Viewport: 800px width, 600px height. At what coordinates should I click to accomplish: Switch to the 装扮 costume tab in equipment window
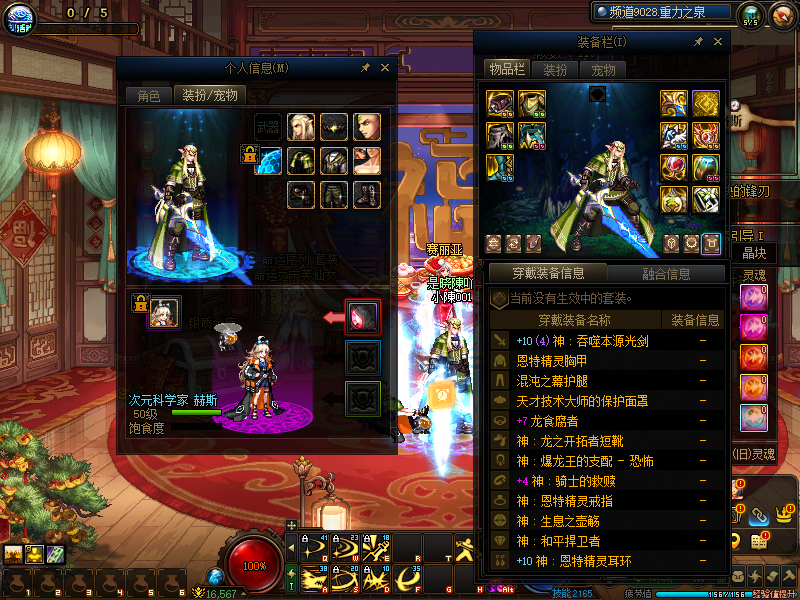(x=555, y=70)
